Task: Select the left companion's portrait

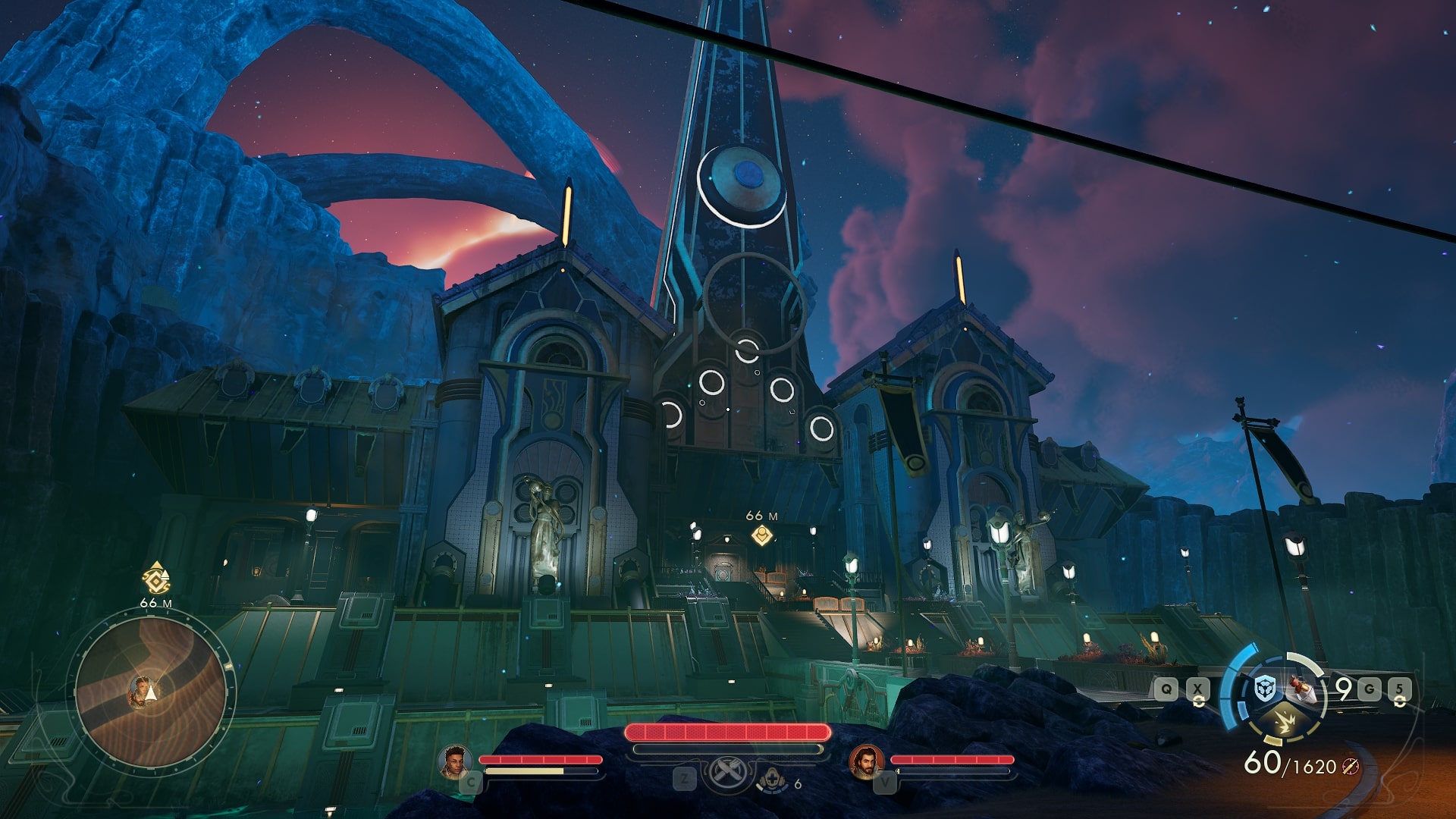Action: (x=455, y=761)
